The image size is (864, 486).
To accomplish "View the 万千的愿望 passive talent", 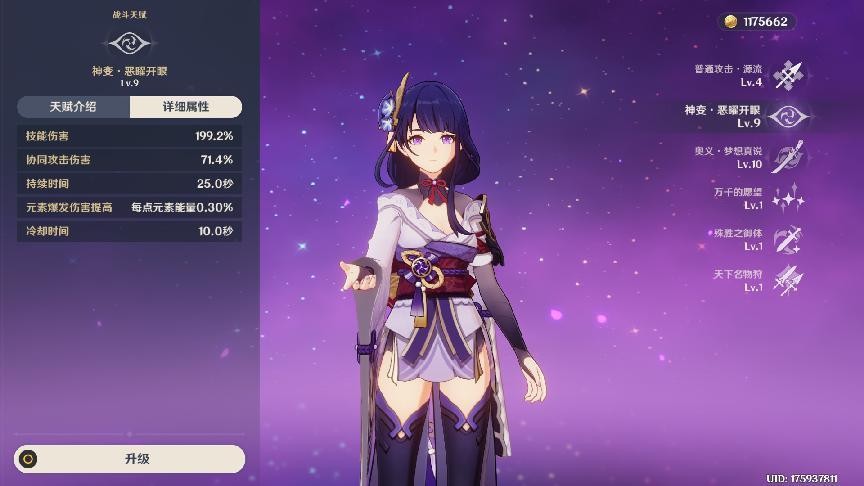I will pos(788,198).
